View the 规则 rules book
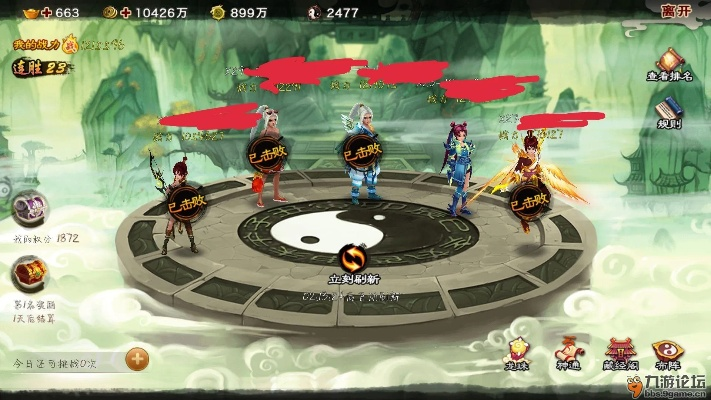 [x=669, y=112]
